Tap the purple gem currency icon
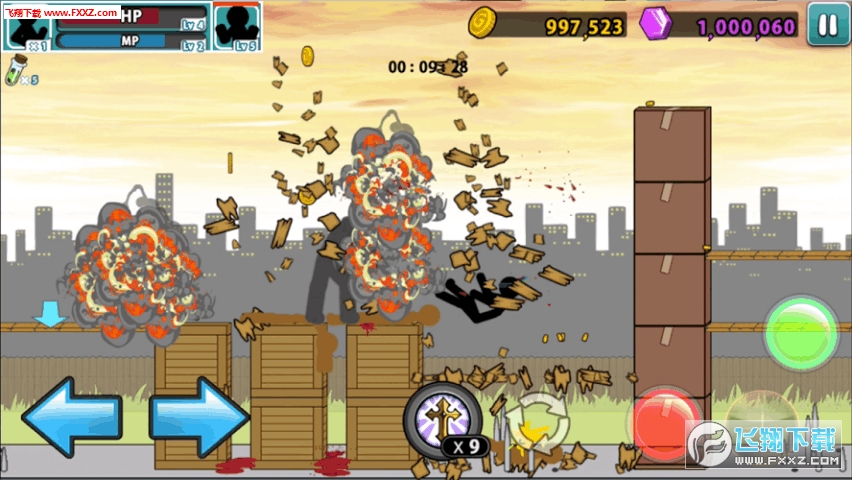This screenshot has width=852, height=480. 658,23
